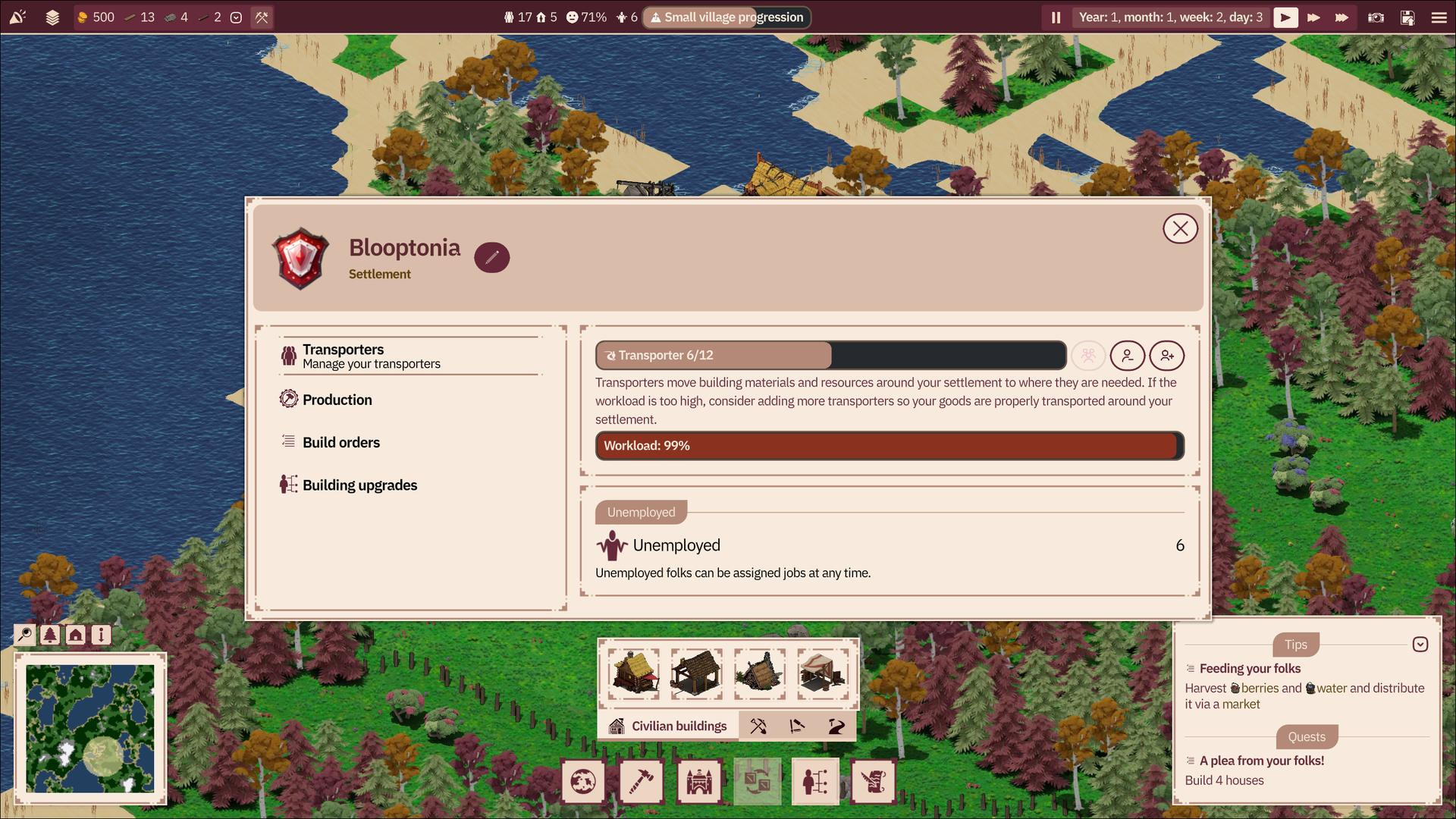Screen dimensions: 1456x819
Task: Close the Blooptonia settlement panel
Action: 1180,229
